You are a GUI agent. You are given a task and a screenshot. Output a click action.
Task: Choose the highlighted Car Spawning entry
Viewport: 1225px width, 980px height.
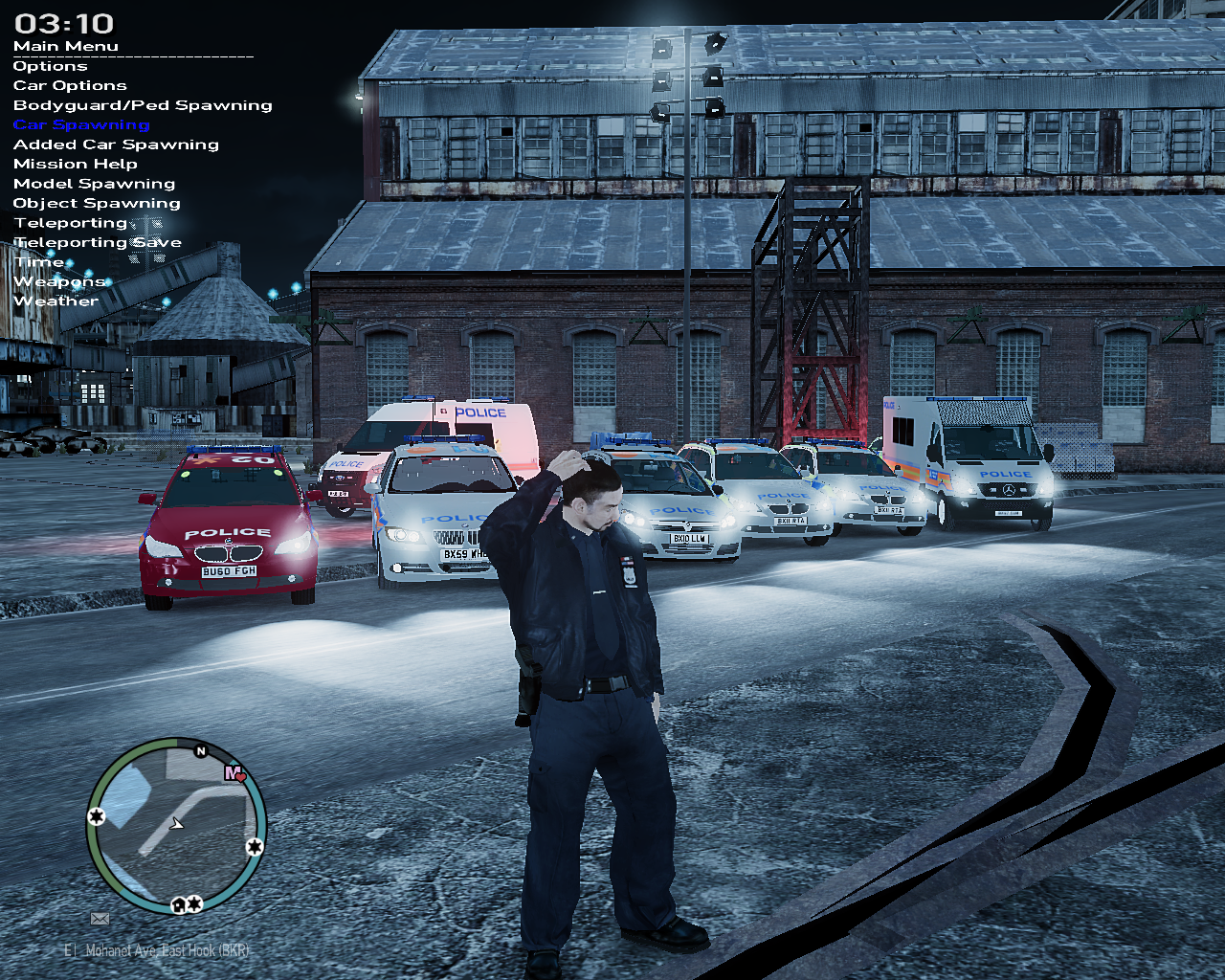81,125
